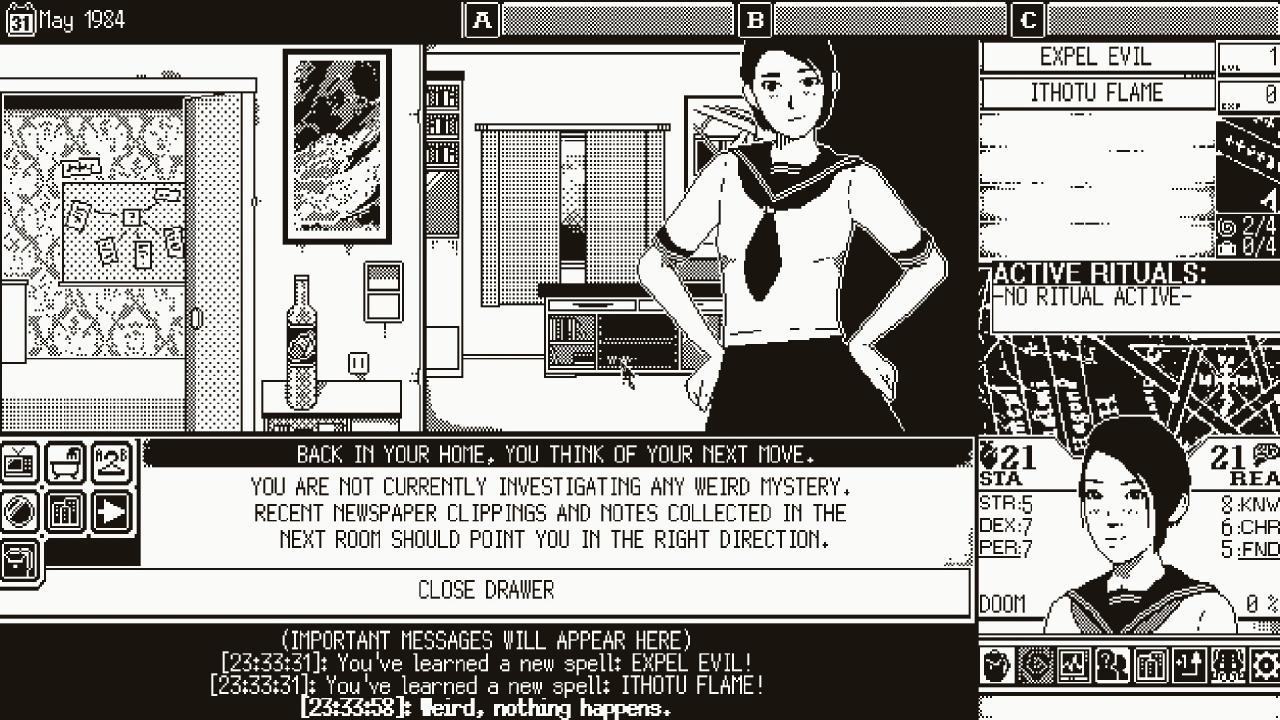Image resolution: width=1280 pixels, height=720 pixels.
Task: Open the plus one level-up tab
Action: click(x=1189, y=666)
